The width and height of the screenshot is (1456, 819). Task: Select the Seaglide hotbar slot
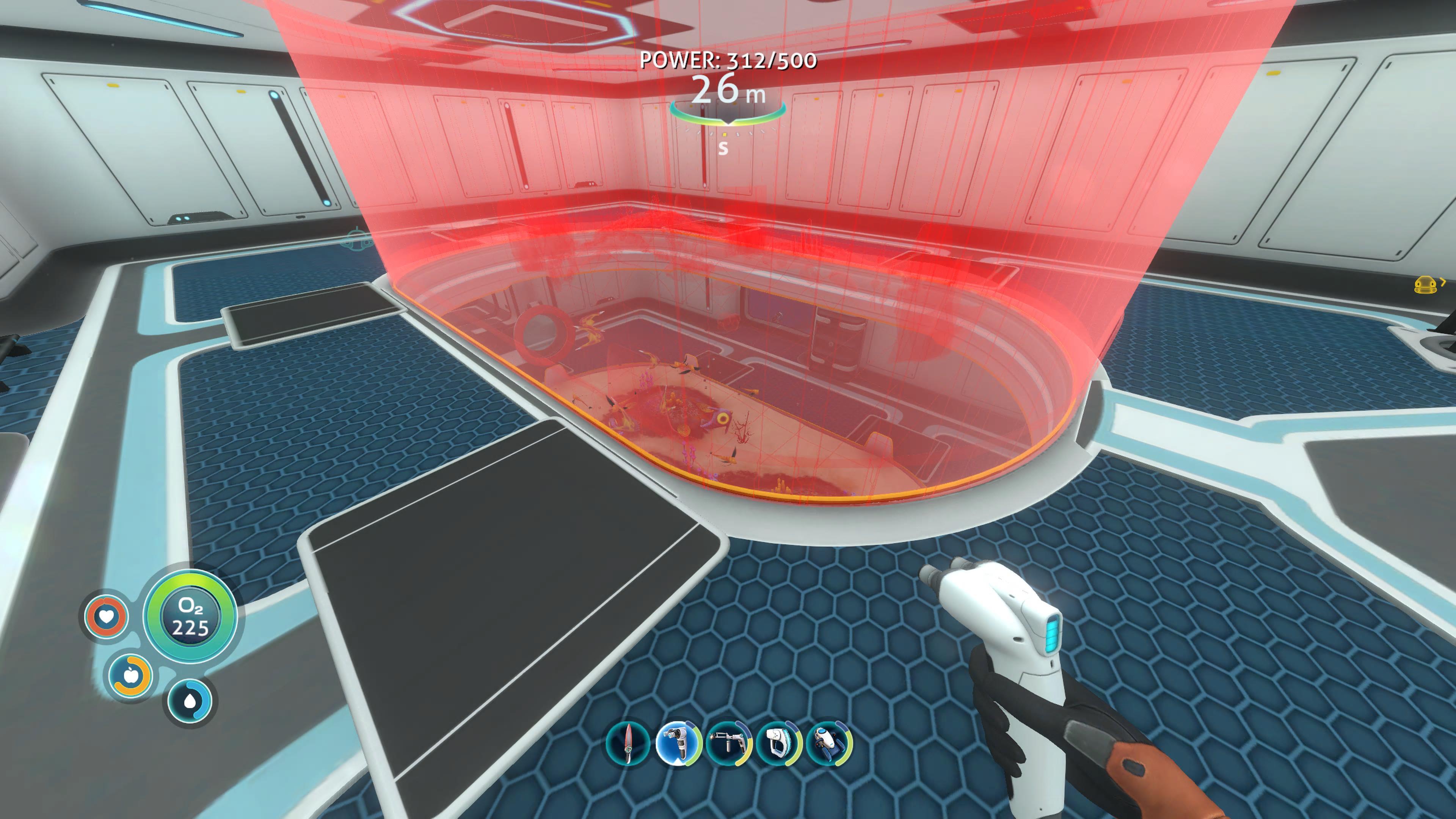point(828,743)
